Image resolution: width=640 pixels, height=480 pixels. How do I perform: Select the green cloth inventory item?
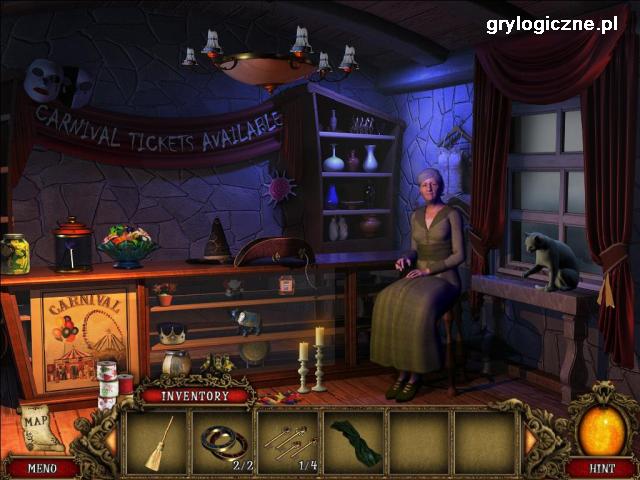(354, 442)
